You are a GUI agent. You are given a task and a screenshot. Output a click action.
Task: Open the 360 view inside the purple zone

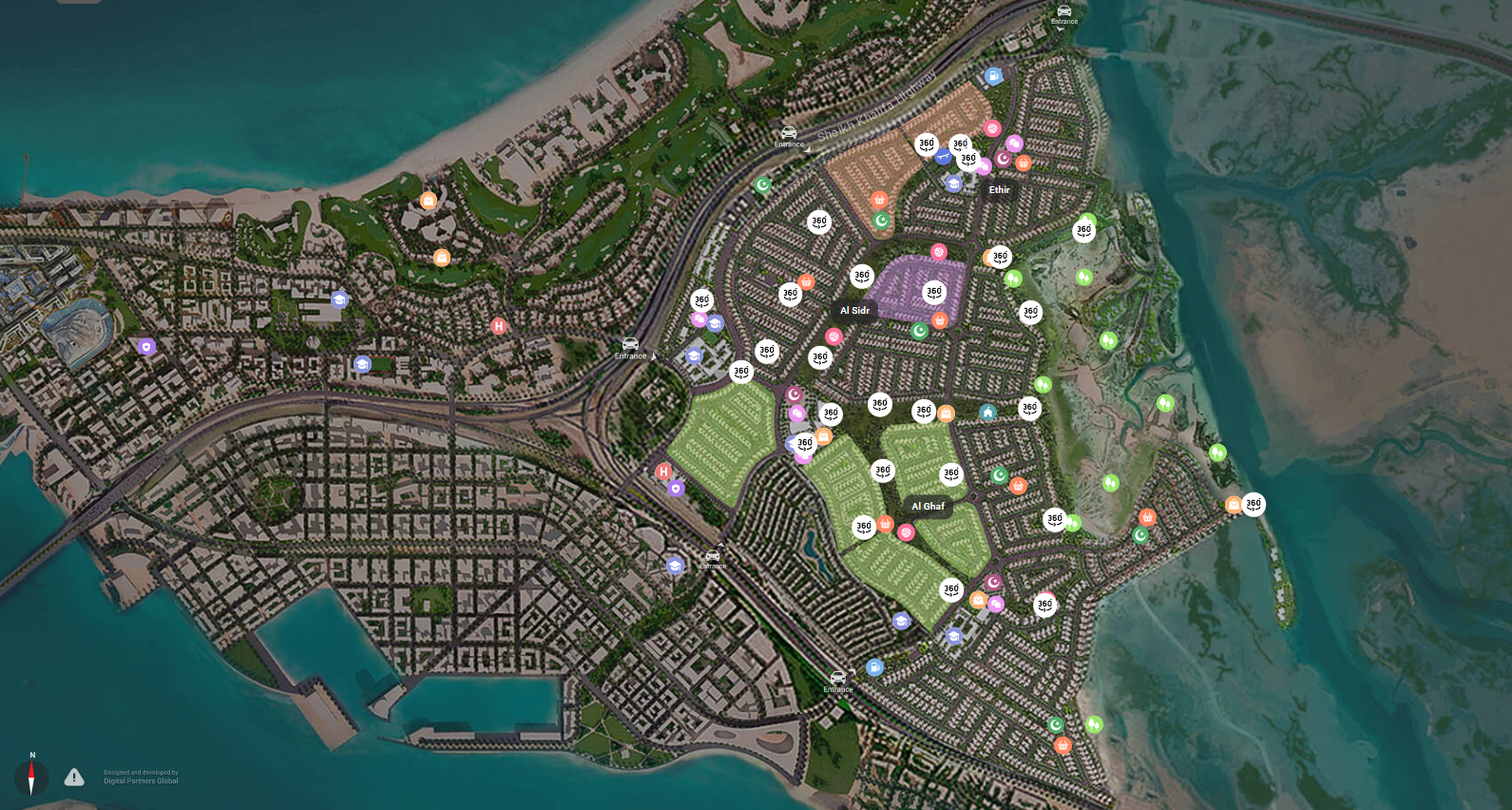(x=934, y=293)
